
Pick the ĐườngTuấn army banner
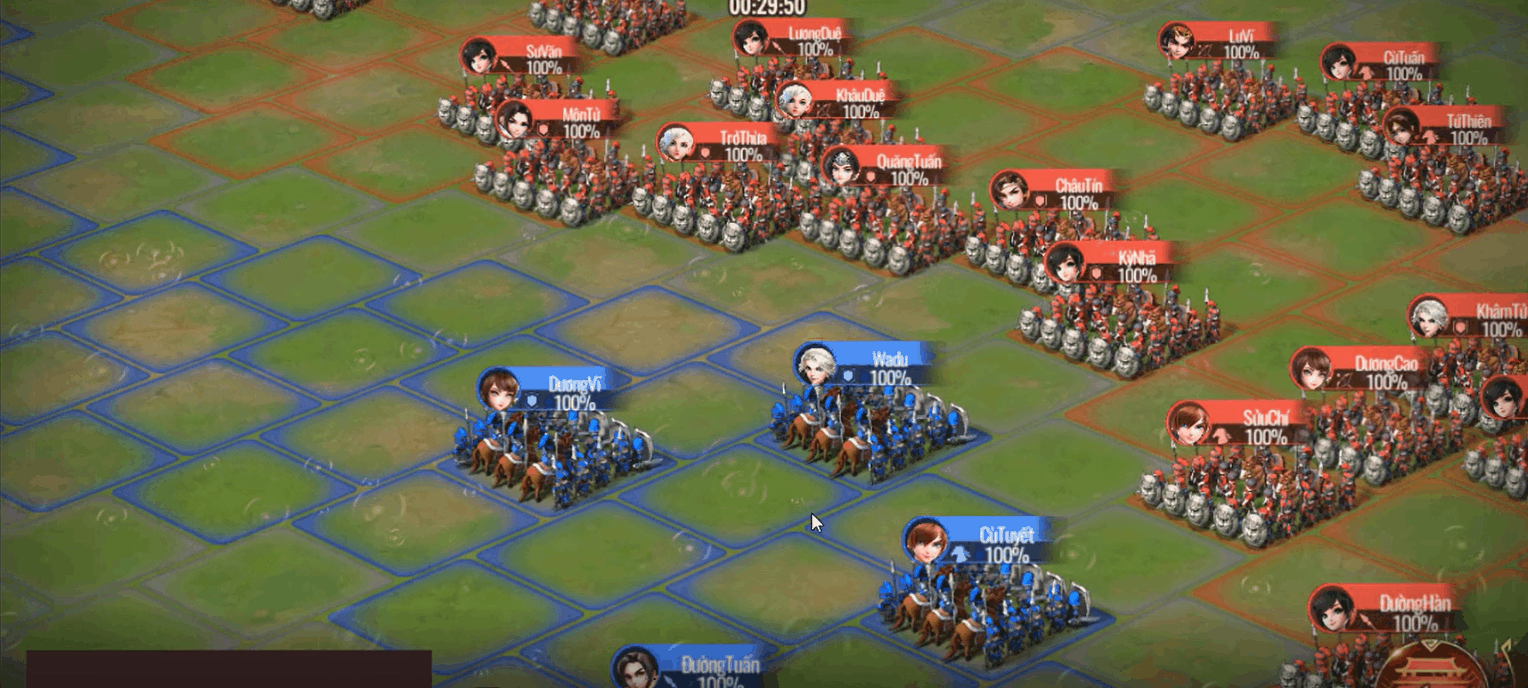pos(690,669)
